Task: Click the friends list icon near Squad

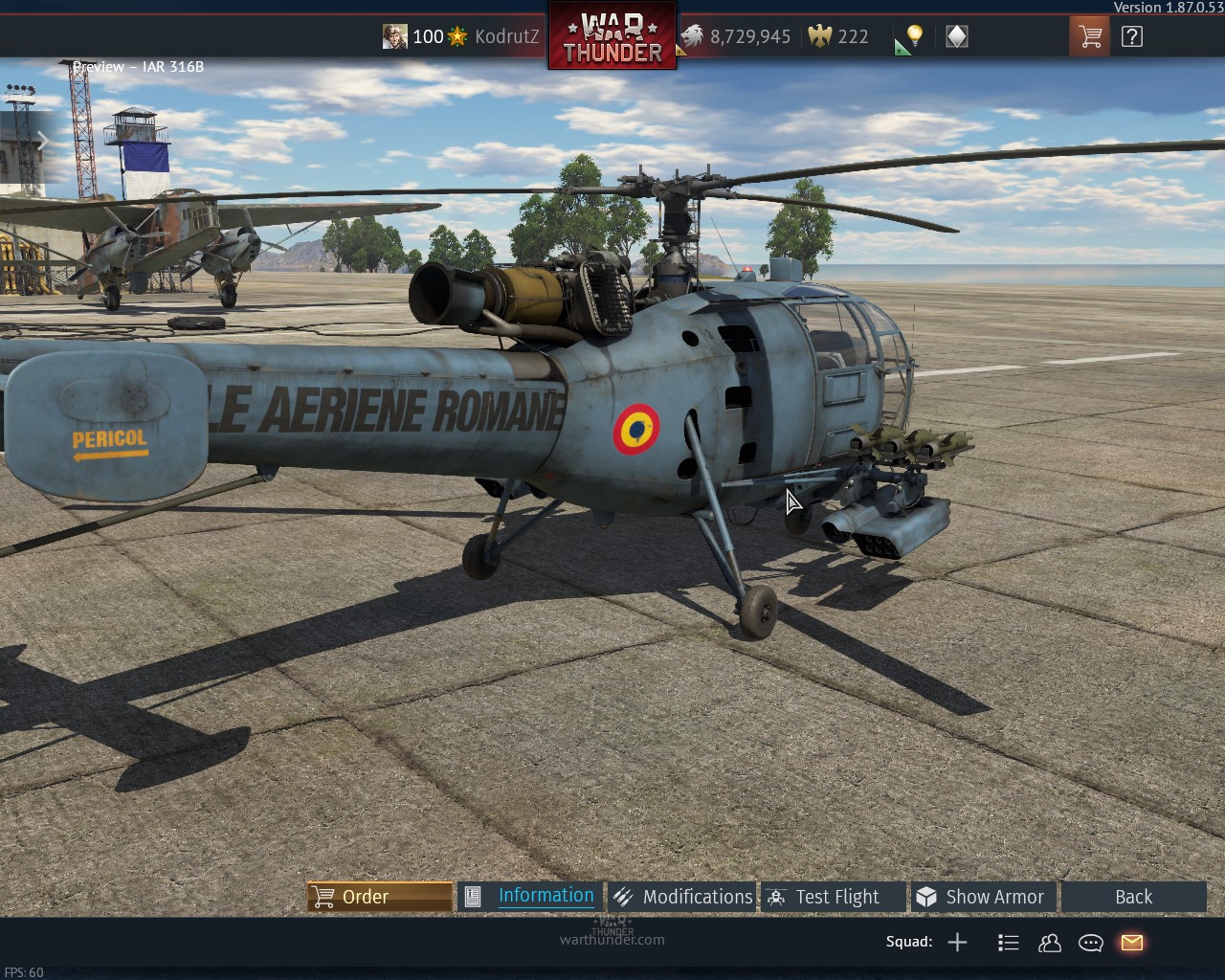Action: [x=1049, y=943]
